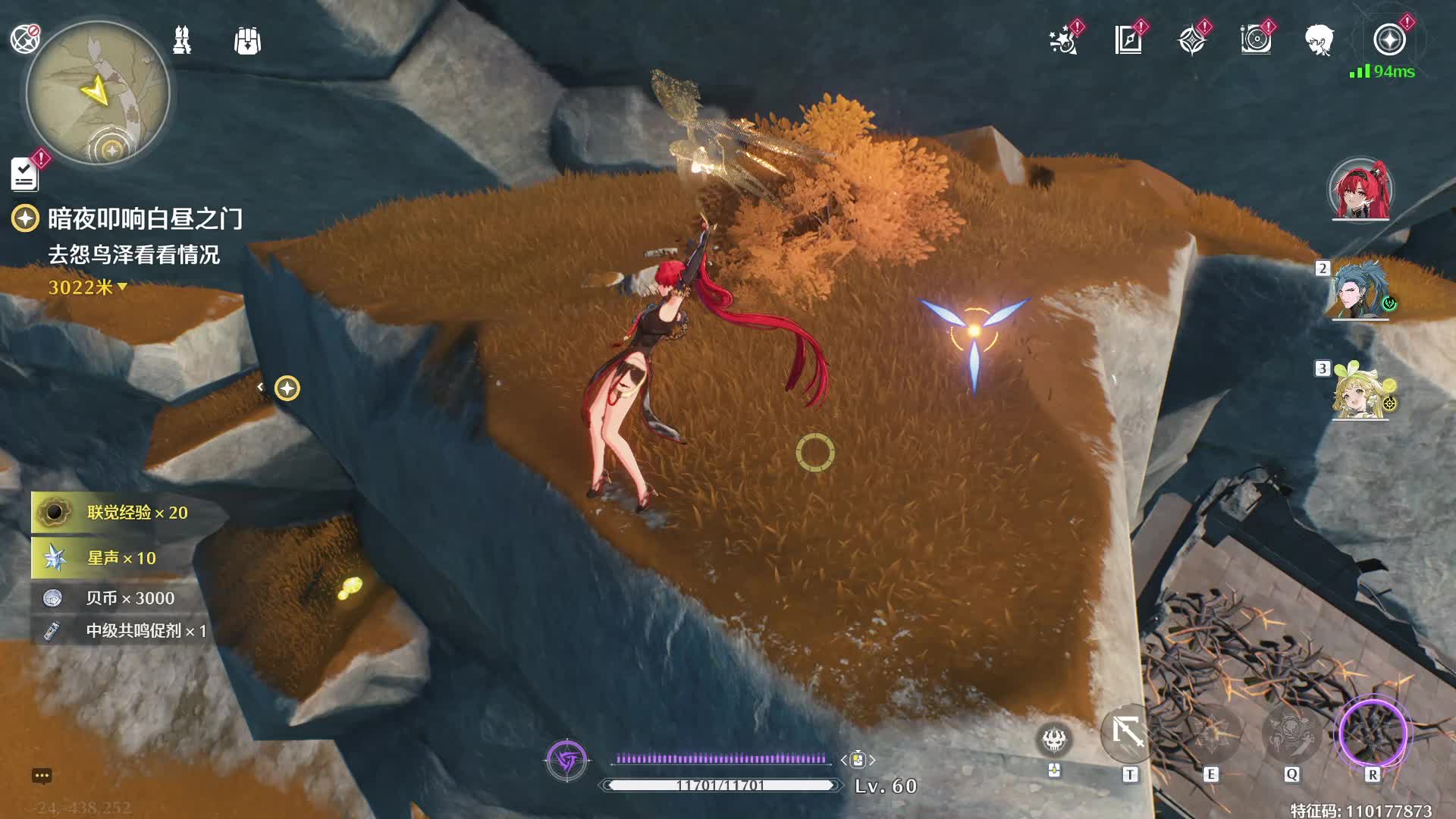Open the backpack inventory icon

click(247, 41)
